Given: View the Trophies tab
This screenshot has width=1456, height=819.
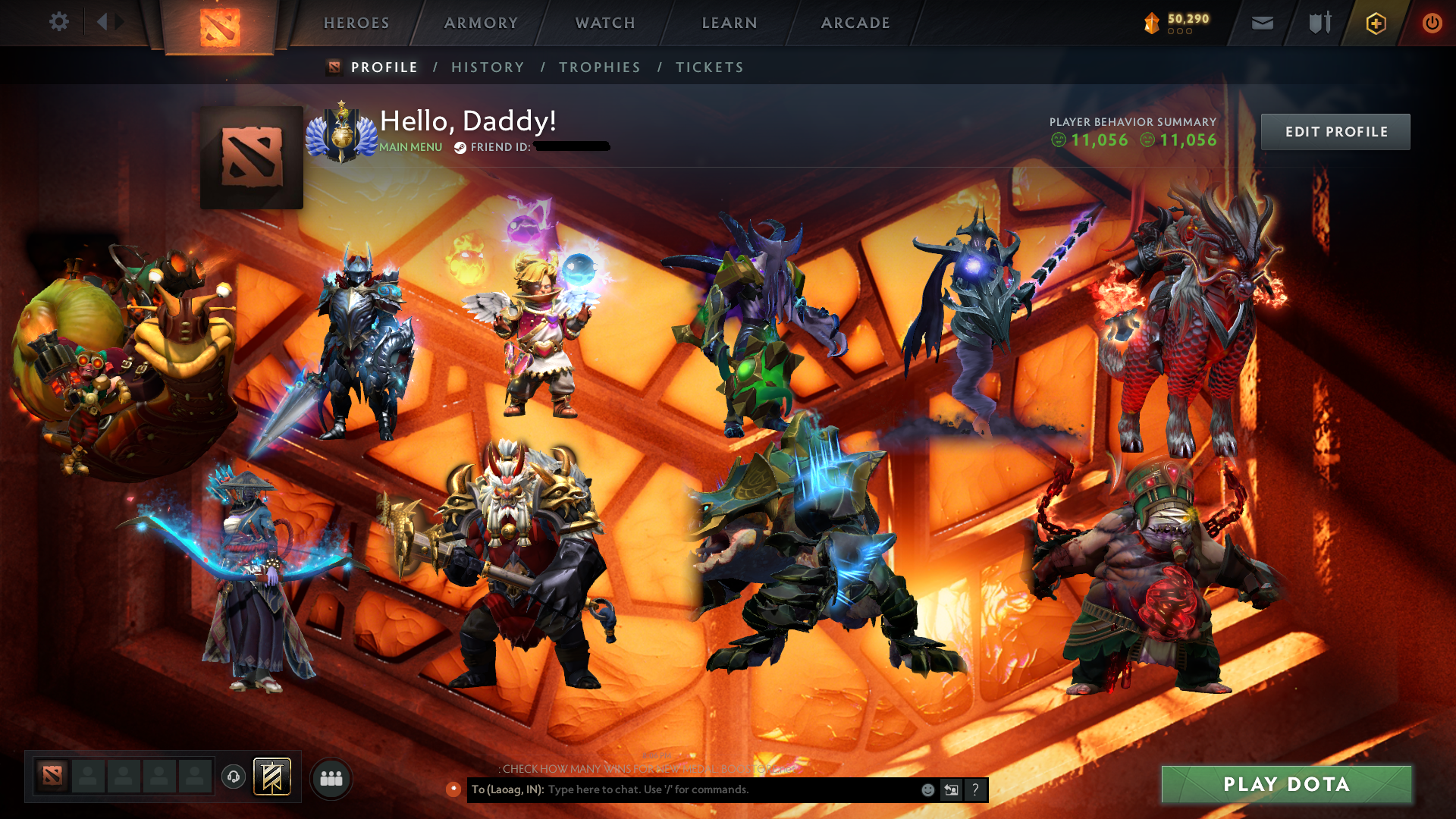Looking at the screenshot, I should tap(600, 67).
